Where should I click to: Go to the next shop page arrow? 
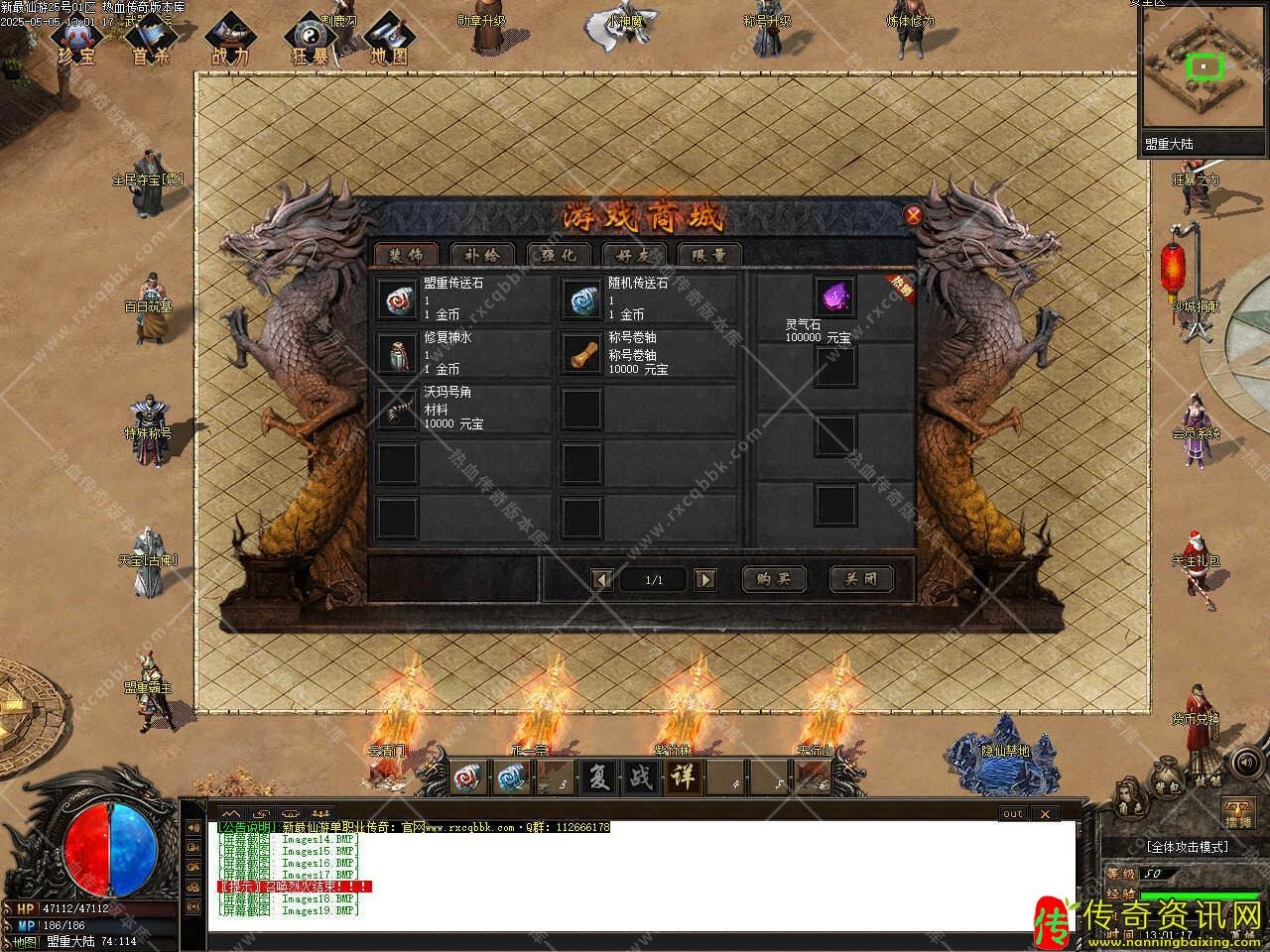[704, 579]
